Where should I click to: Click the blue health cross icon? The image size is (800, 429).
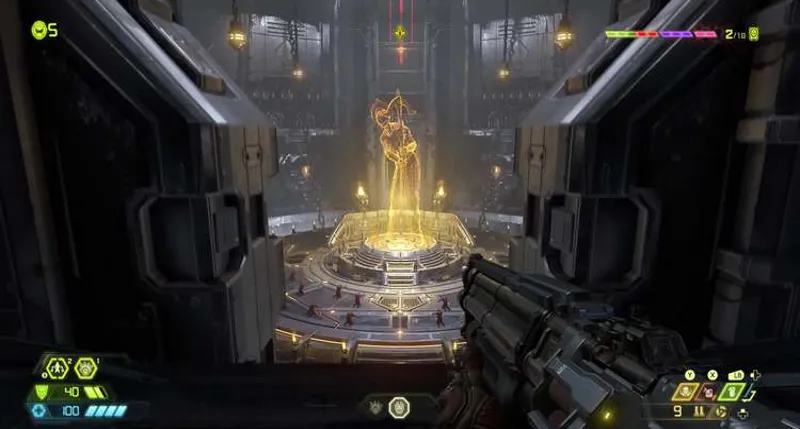point(39,410)
